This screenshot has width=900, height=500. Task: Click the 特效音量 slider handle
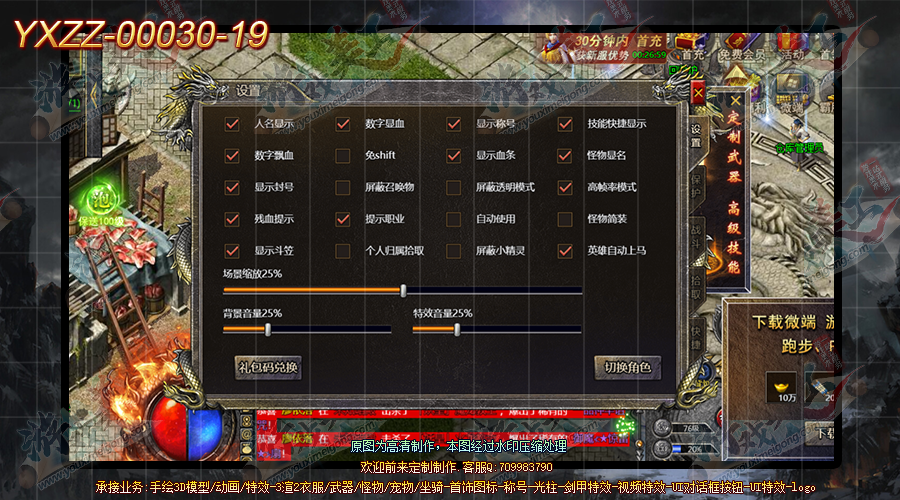[x=457, y=328]
